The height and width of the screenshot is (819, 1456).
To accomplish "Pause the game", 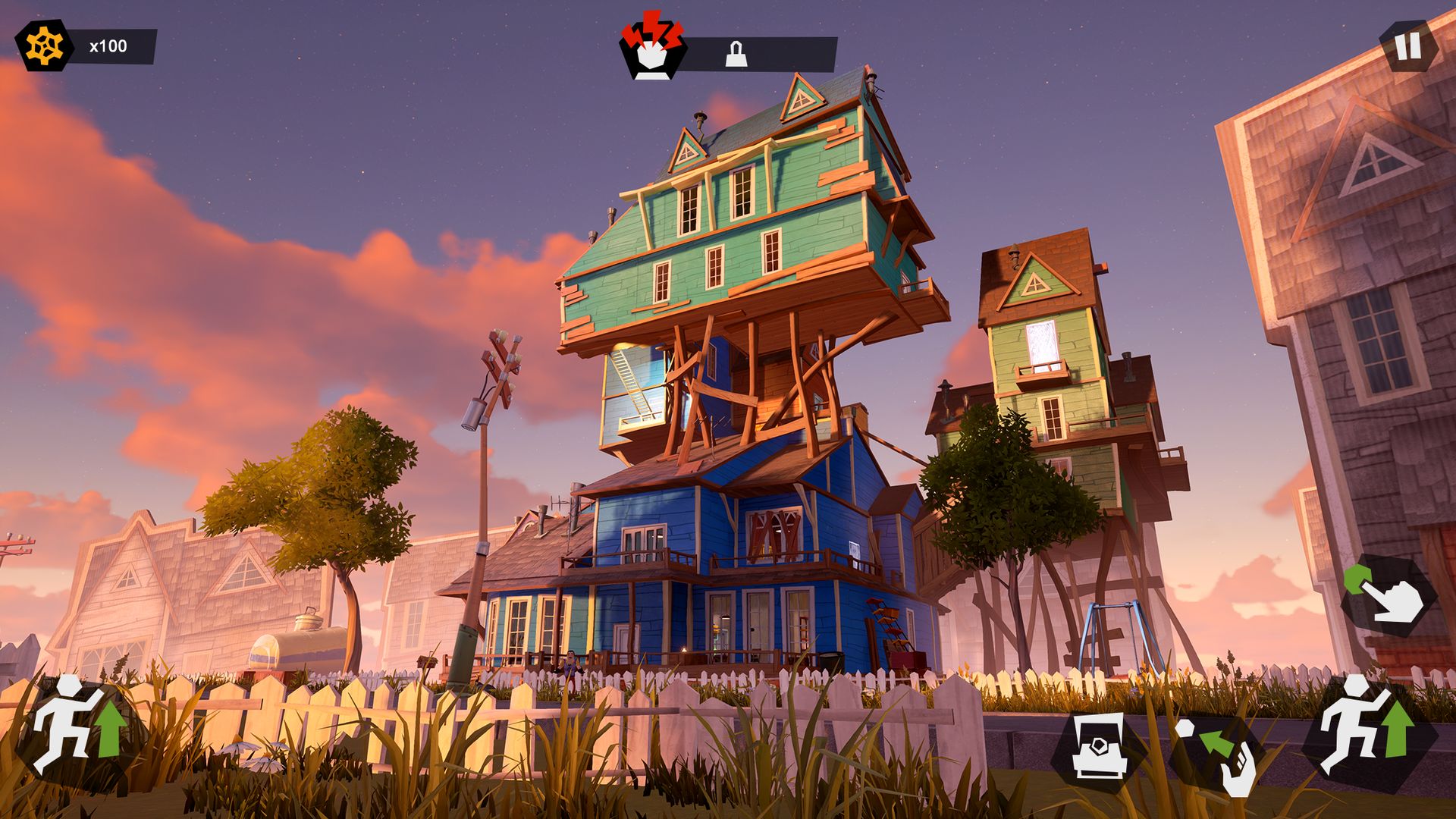I will click(1408, 46).
